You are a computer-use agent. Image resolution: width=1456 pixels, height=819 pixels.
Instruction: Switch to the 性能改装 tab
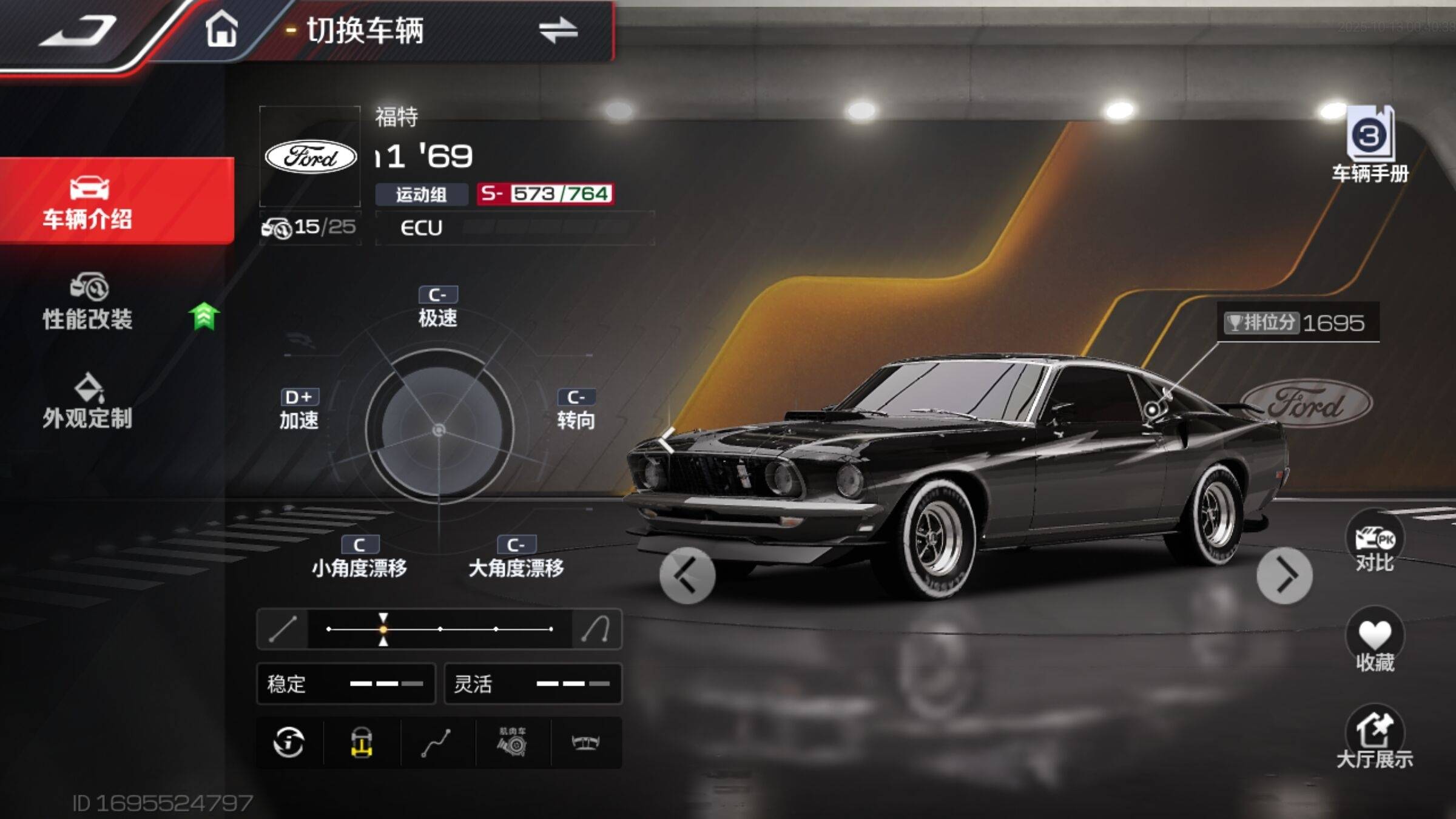coord(88,302)
